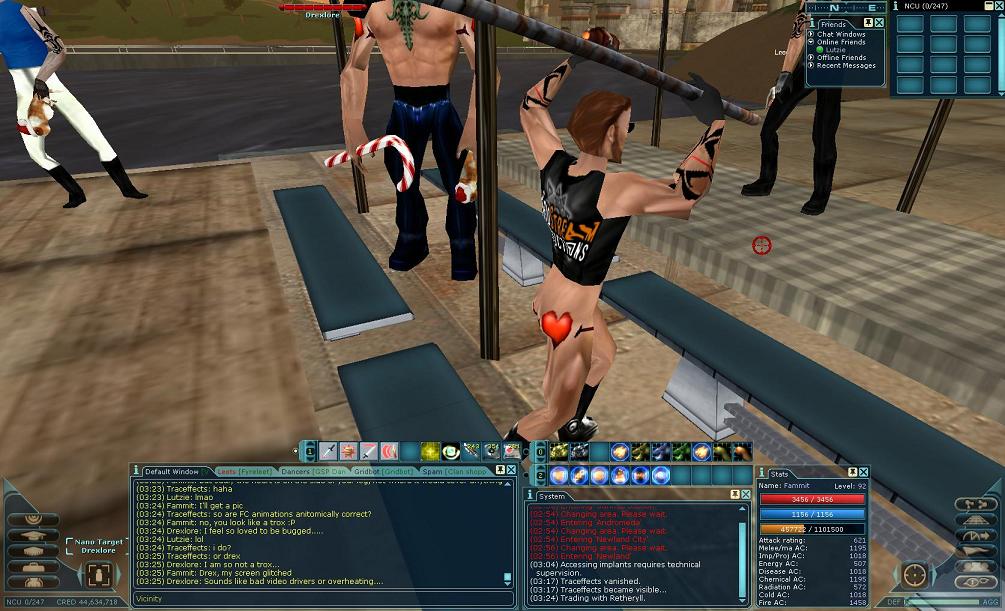The image size is (1005, 611).
Task: Open the Leets chat tab
Action: (x=242, y=471)
